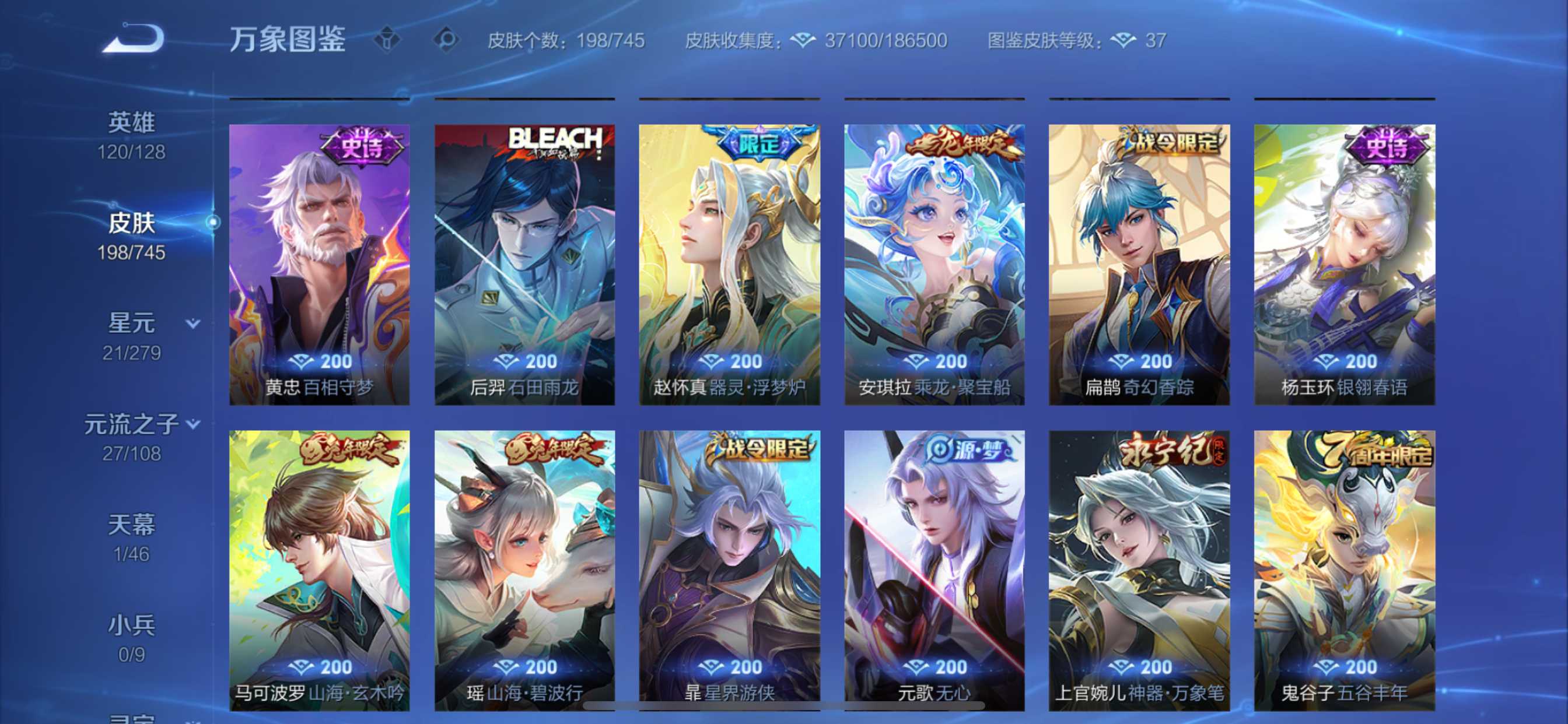This screenshot has width=1568, height=724.
Task: Open 鬼谷子 五谷丰年 skin card
Action: tap(1345, 571)
